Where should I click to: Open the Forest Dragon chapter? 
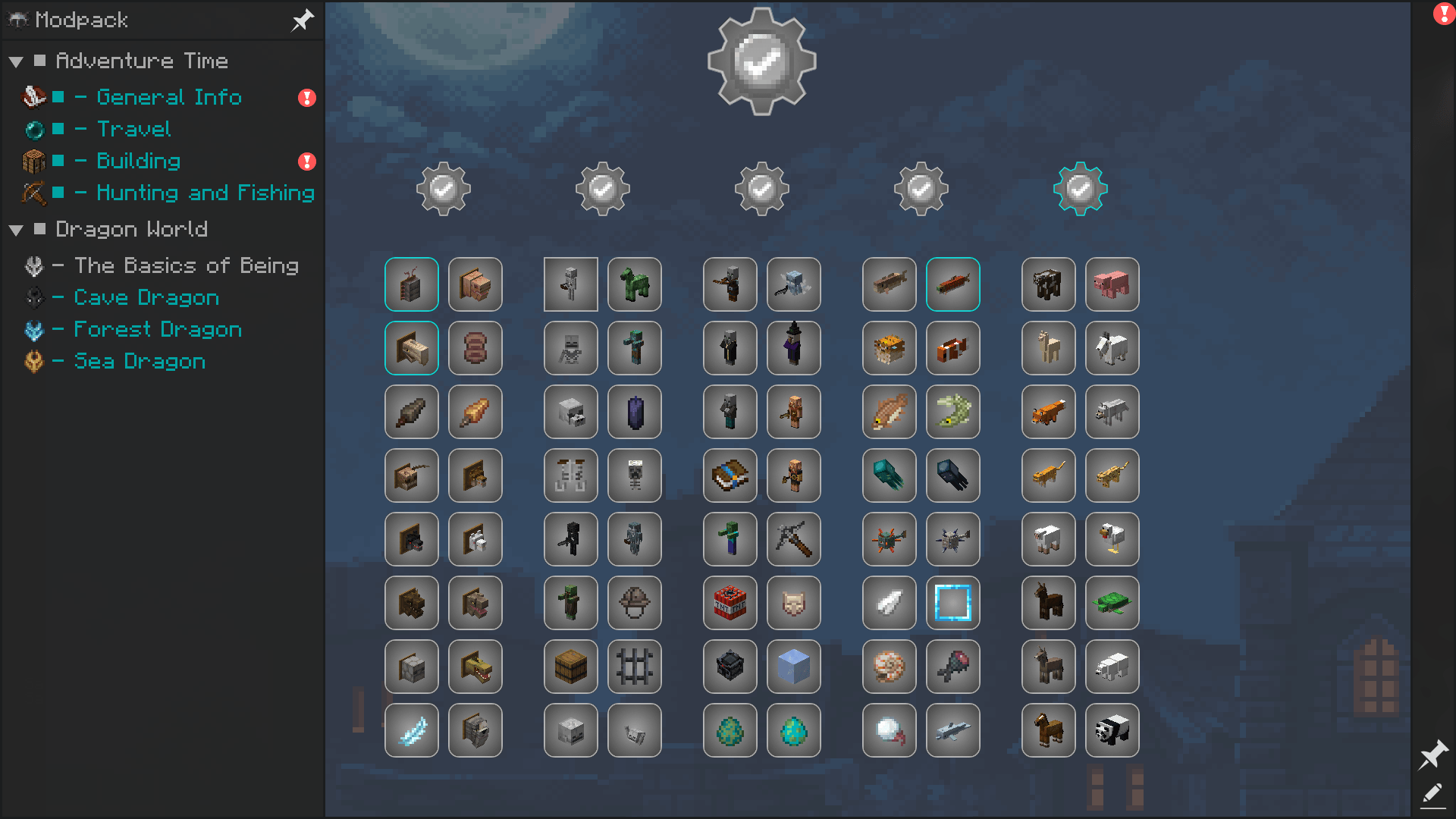(x=158, y=329)
